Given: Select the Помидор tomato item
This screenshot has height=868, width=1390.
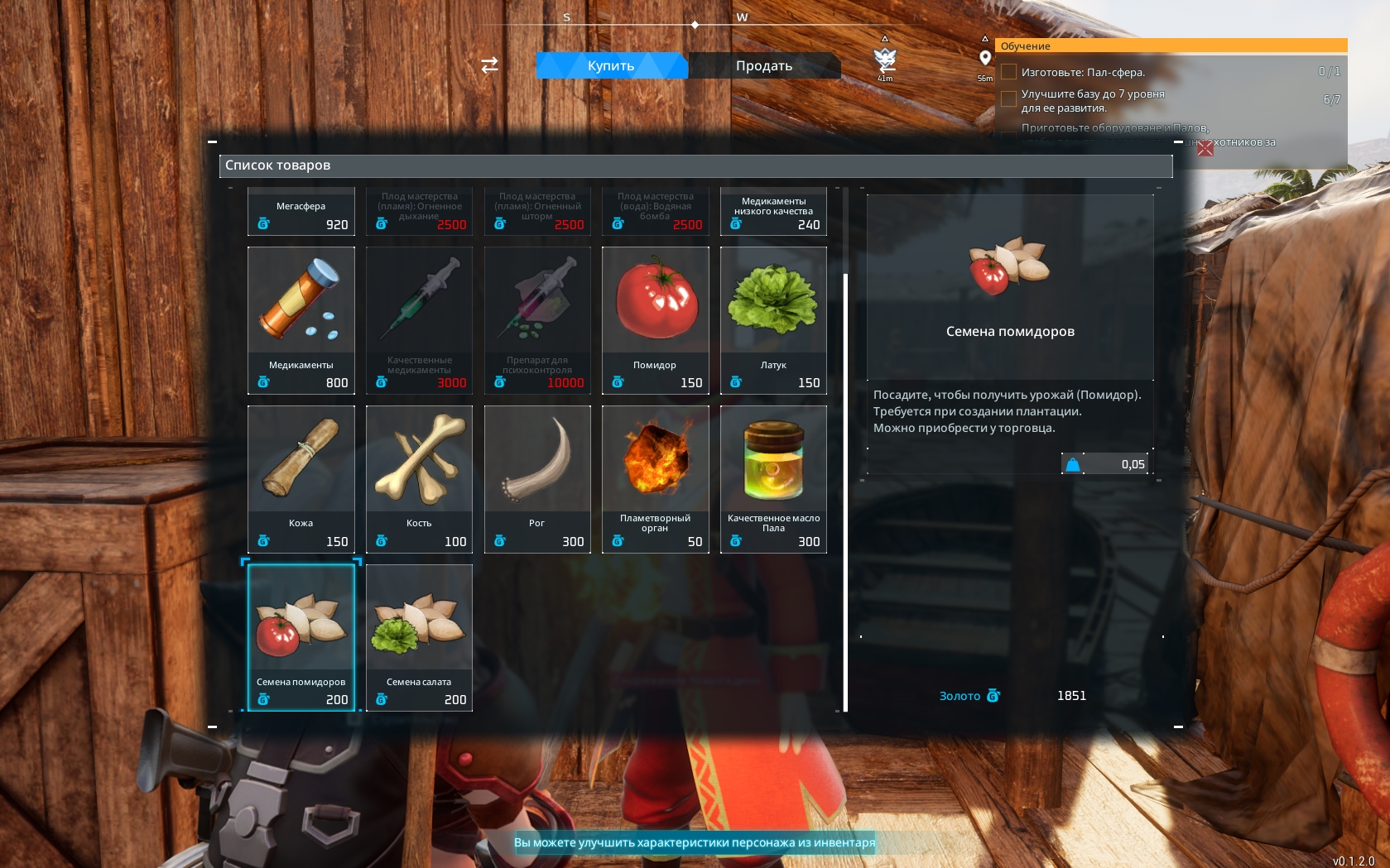Looking at the screenshot, I should (655, 319).
